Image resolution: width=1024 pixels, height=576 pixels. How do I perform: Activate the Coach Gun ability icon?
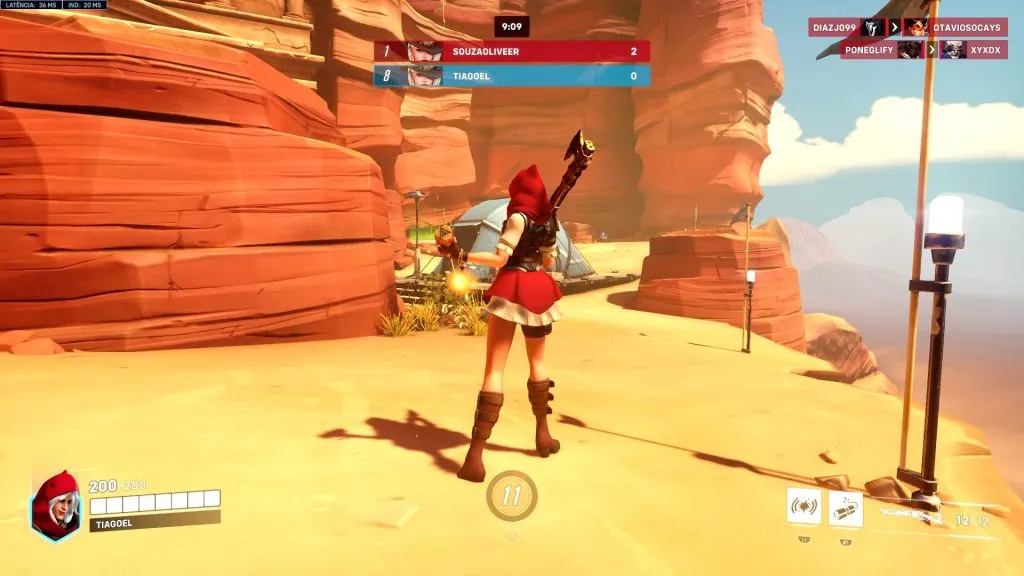(x=804, y=506)
